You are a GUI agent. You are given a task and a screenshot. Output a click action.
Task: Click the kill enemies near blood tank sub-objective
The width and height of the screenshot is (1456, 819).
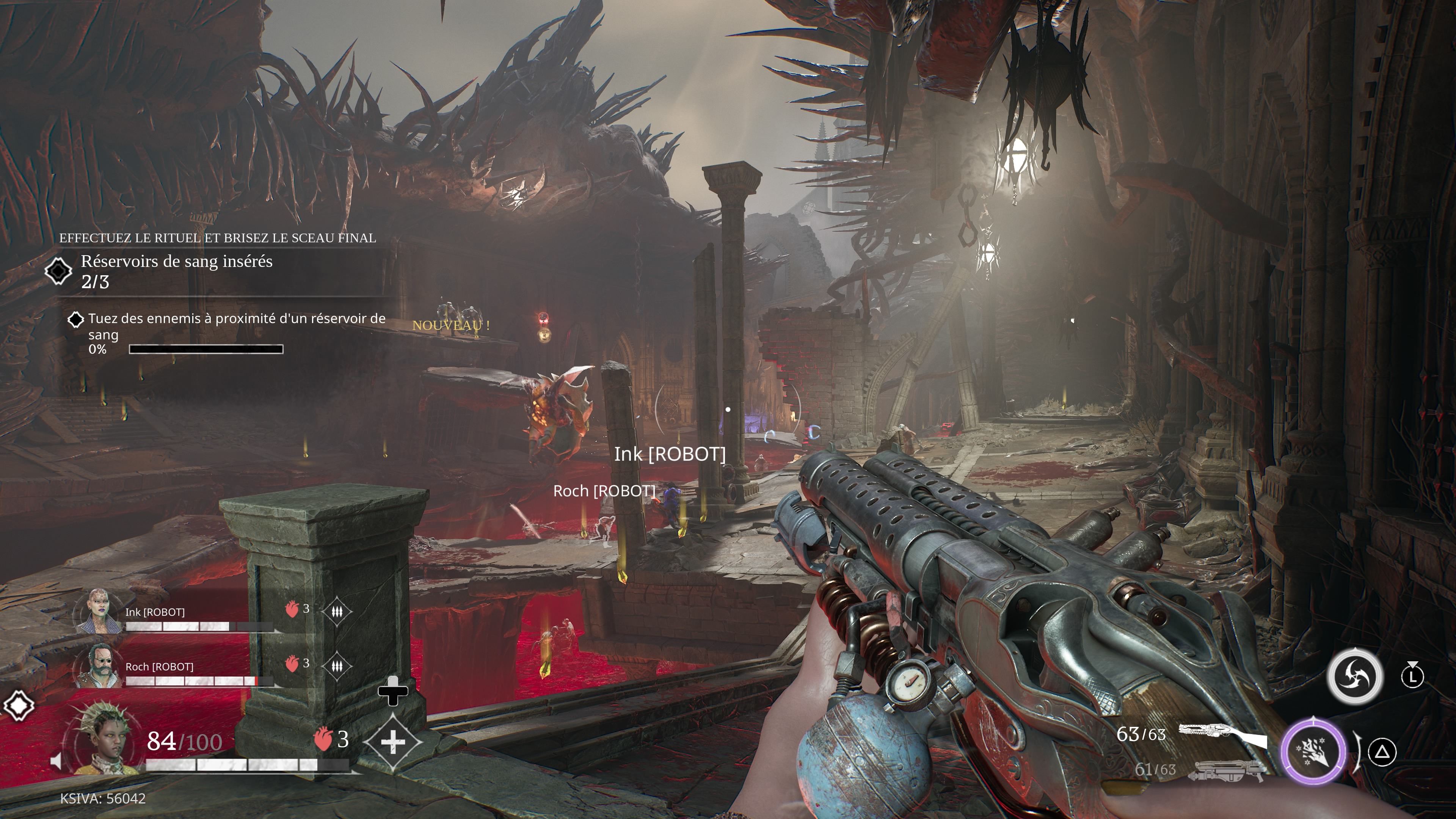tap(236, 326)
